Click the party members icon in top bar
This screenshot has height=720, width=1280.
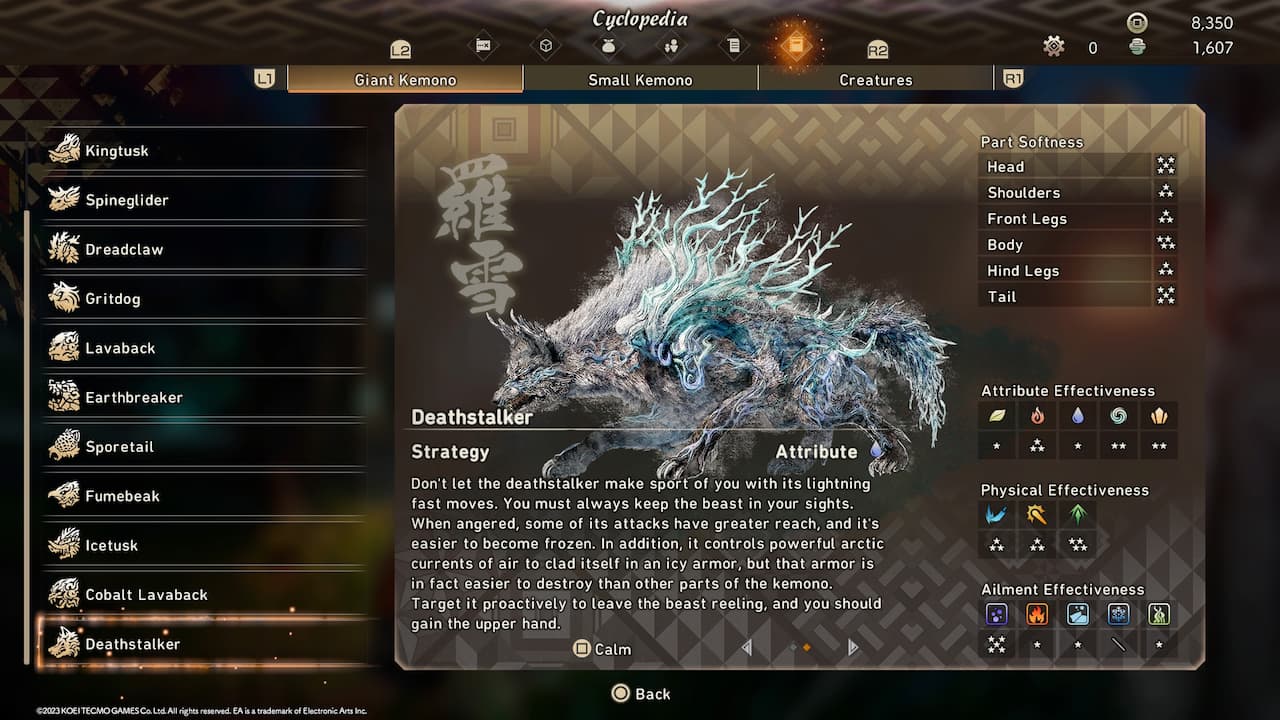tap(671, 44)
